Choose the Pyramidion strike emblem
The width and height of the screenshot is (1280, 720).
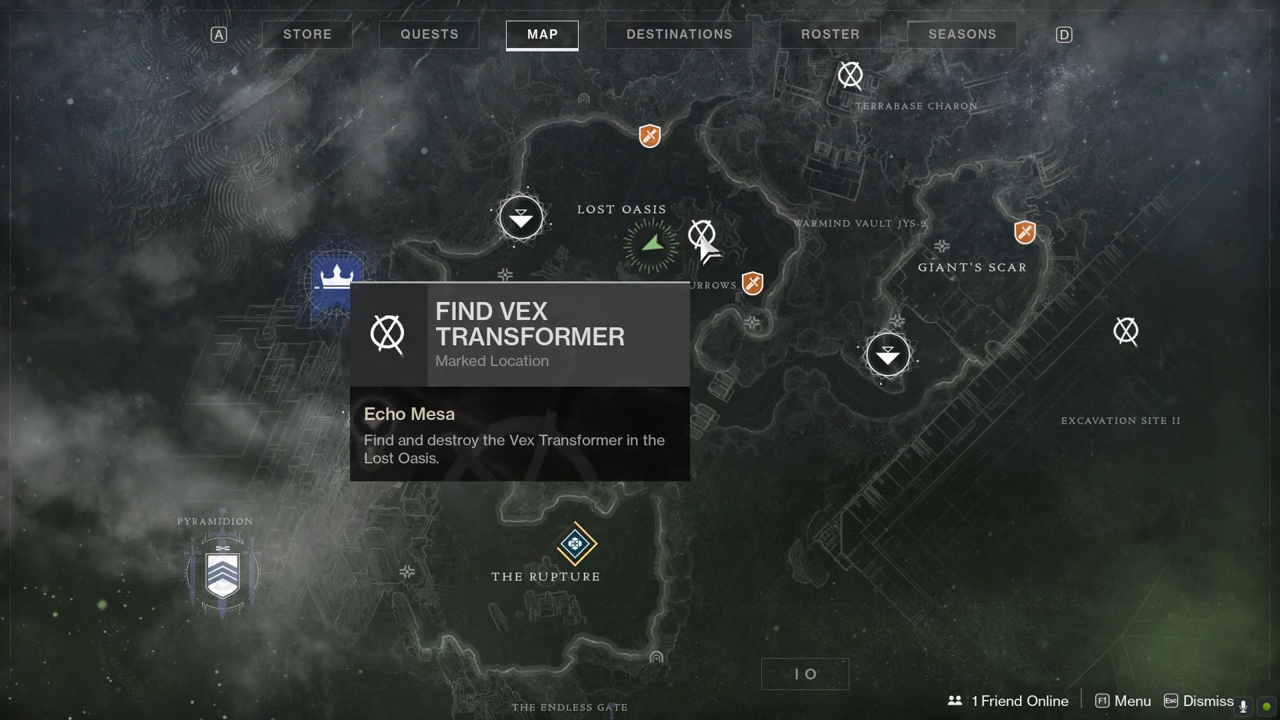[x=223, y=573]
